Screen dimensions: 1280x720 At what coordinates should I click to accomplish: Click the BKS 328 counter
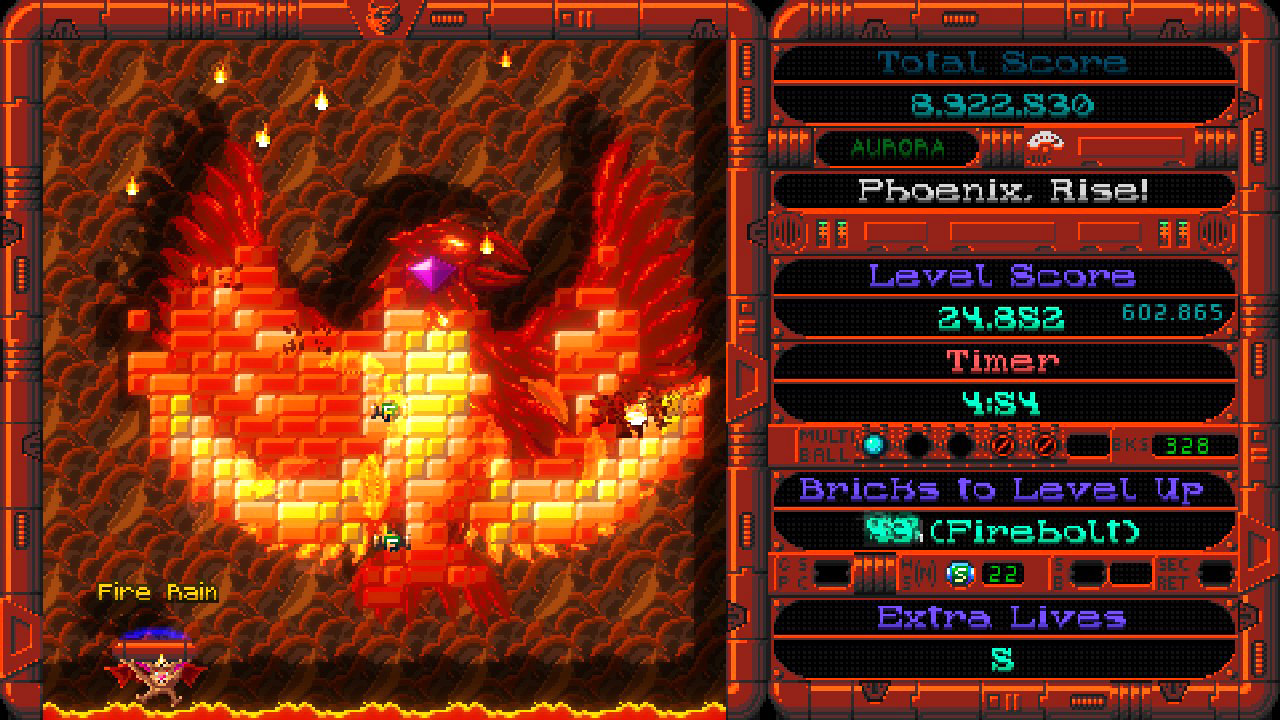click(x=1186, y=445)
